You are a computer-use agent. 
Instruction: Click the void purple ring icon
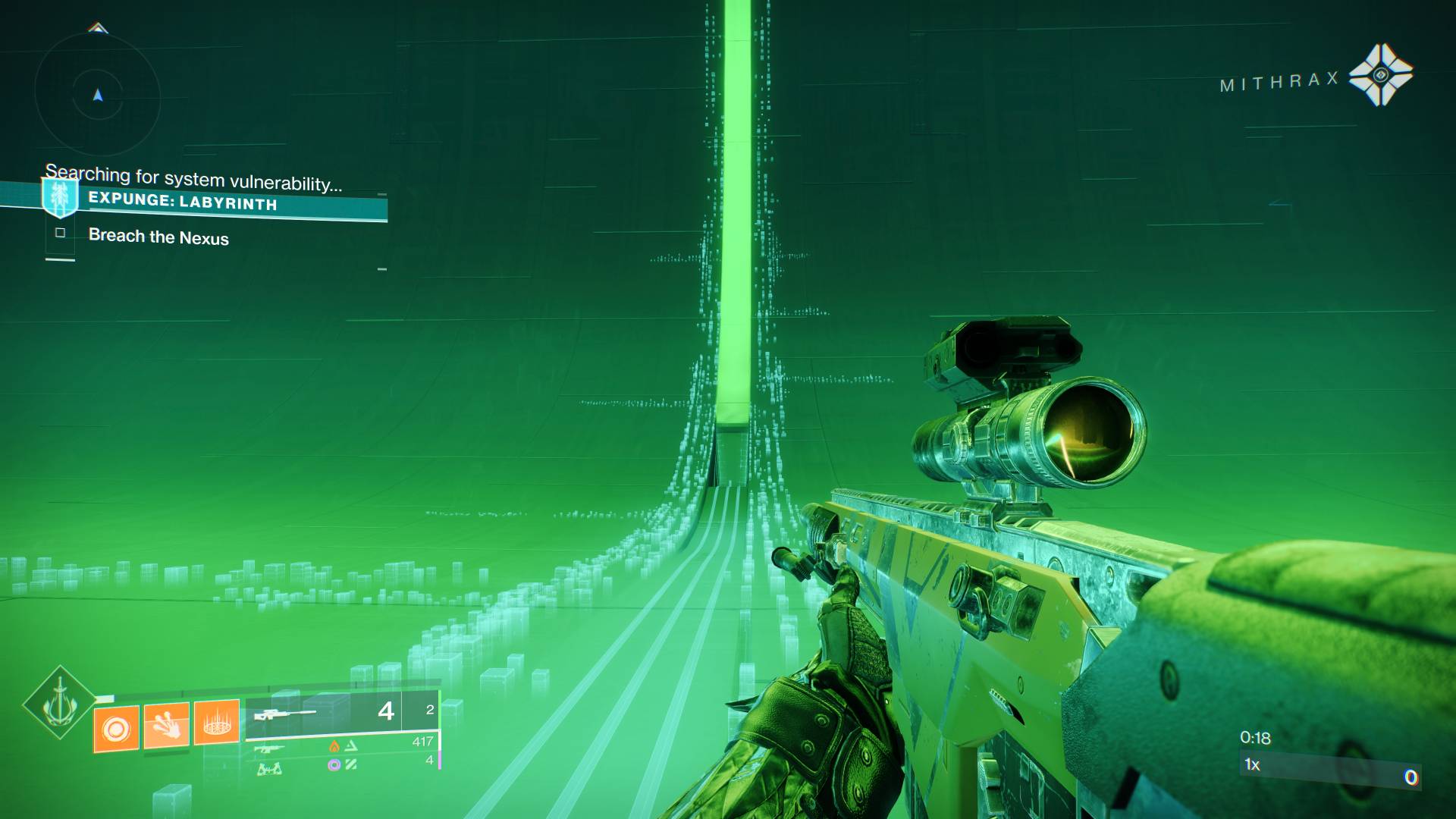click(x=334, y=766)
